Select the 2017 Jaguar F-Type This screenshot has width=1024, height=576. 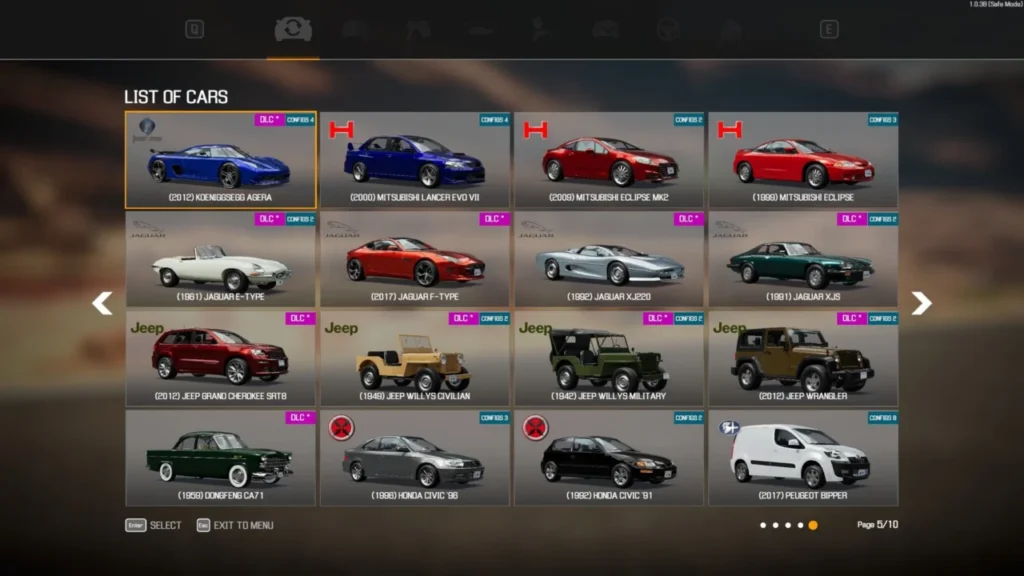coord(415,259)
